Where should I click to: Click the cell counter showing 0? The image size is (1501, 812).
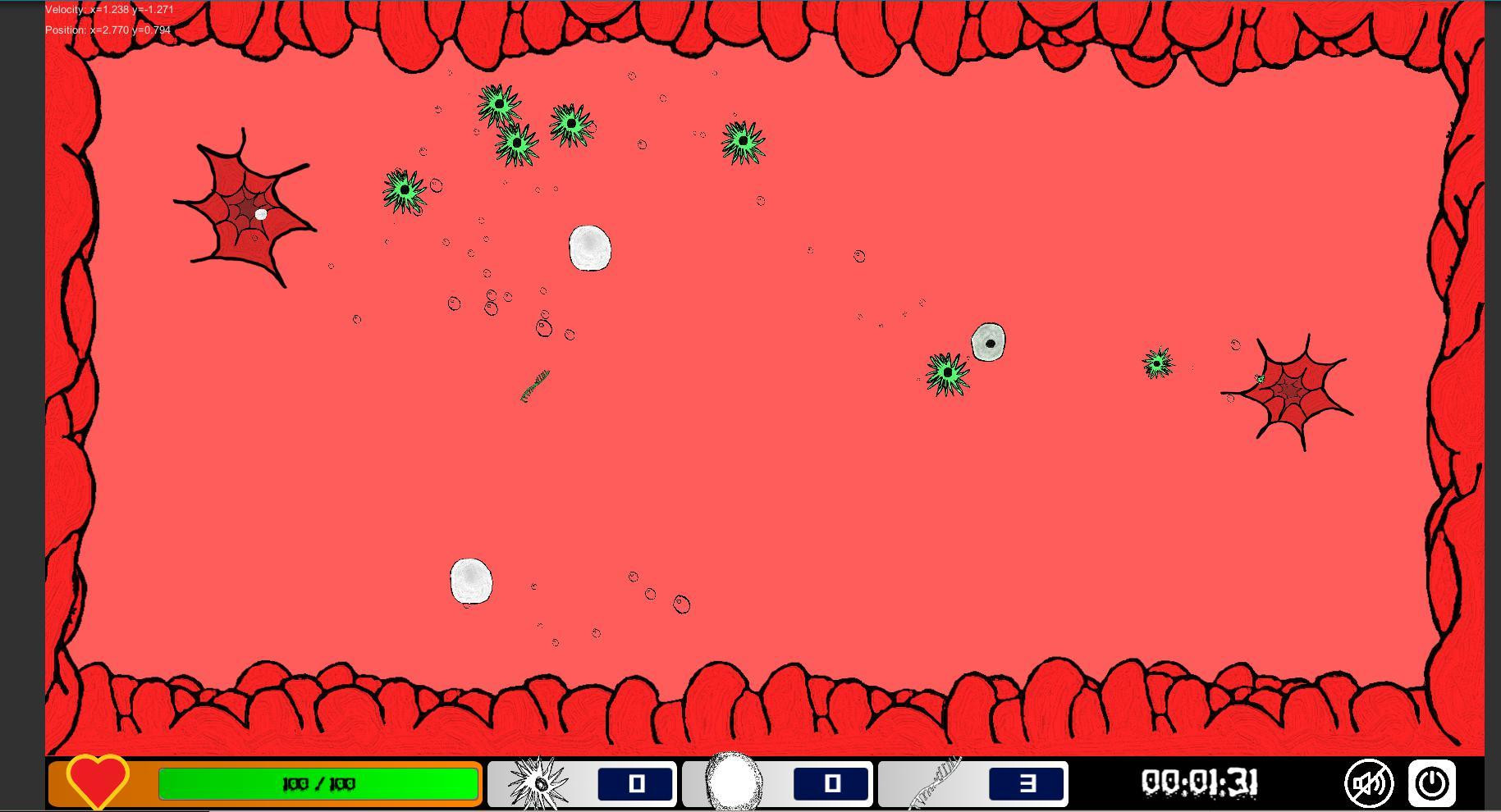tap(832, 783)
